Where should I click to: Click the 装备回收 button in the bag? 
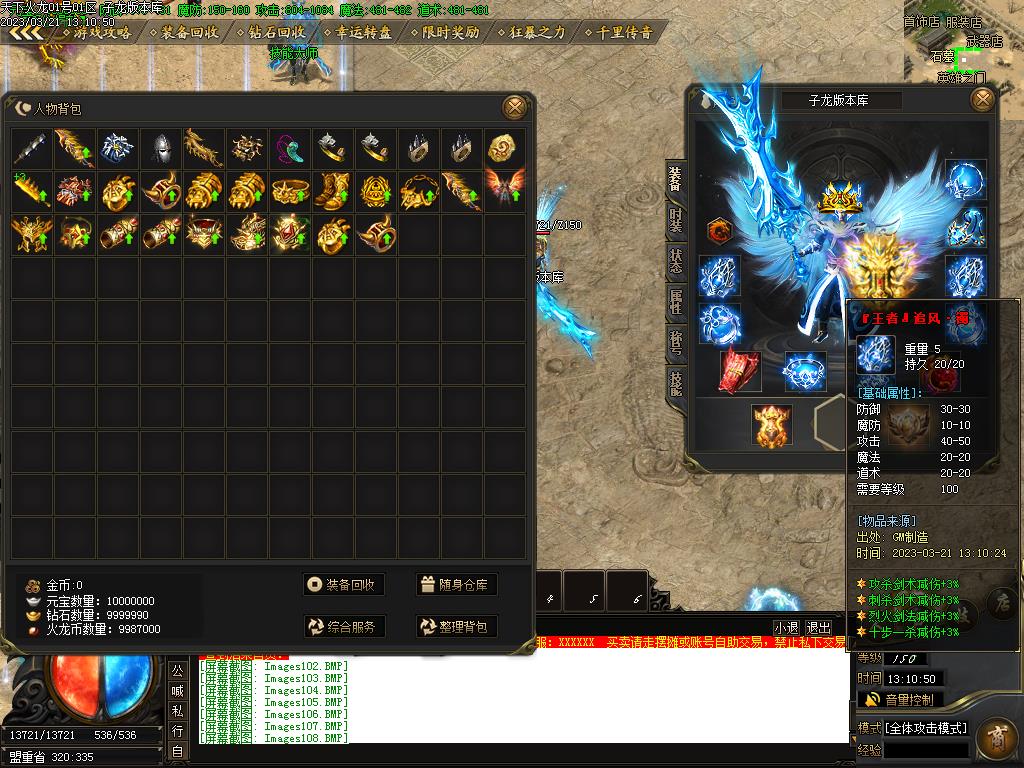(344, 585)
